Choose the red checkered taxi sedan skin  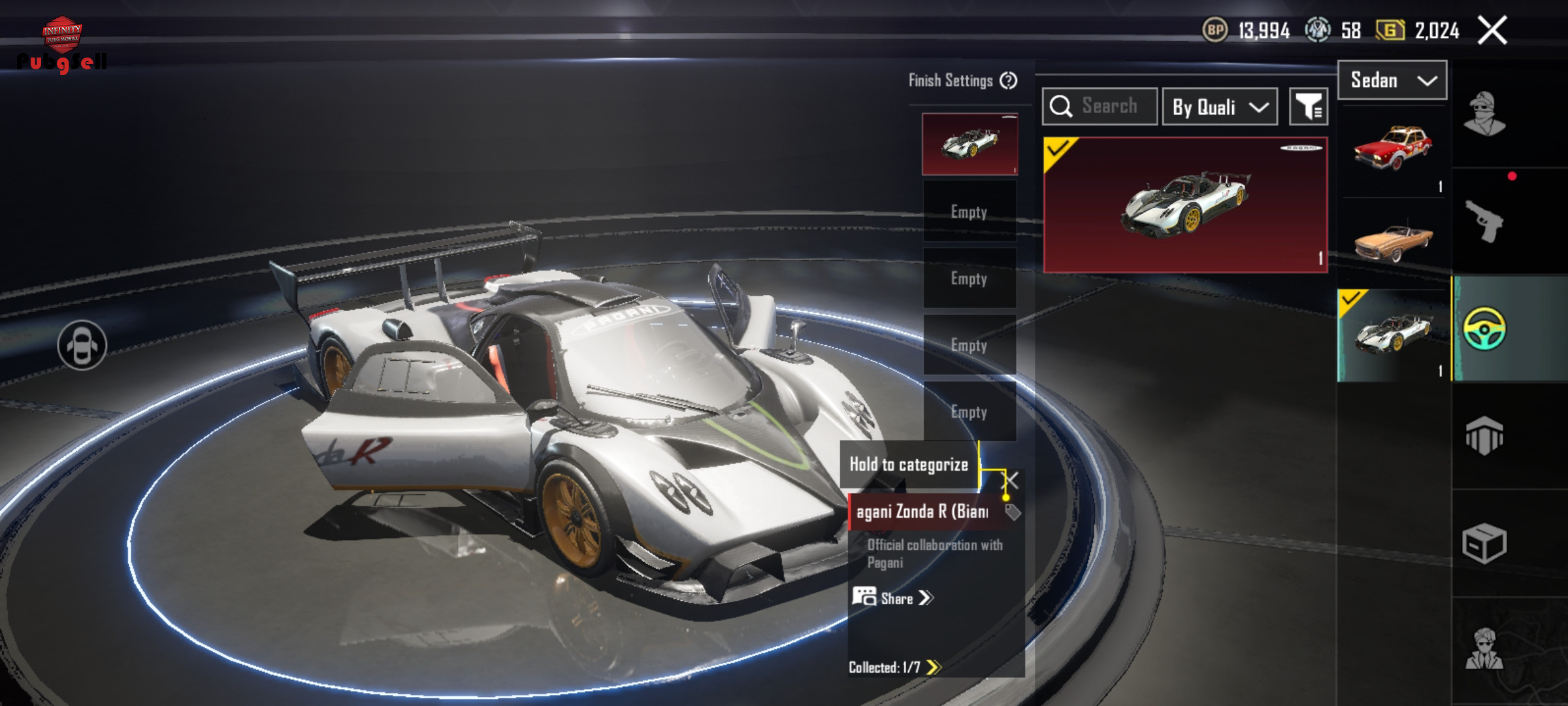[1393, 150]
